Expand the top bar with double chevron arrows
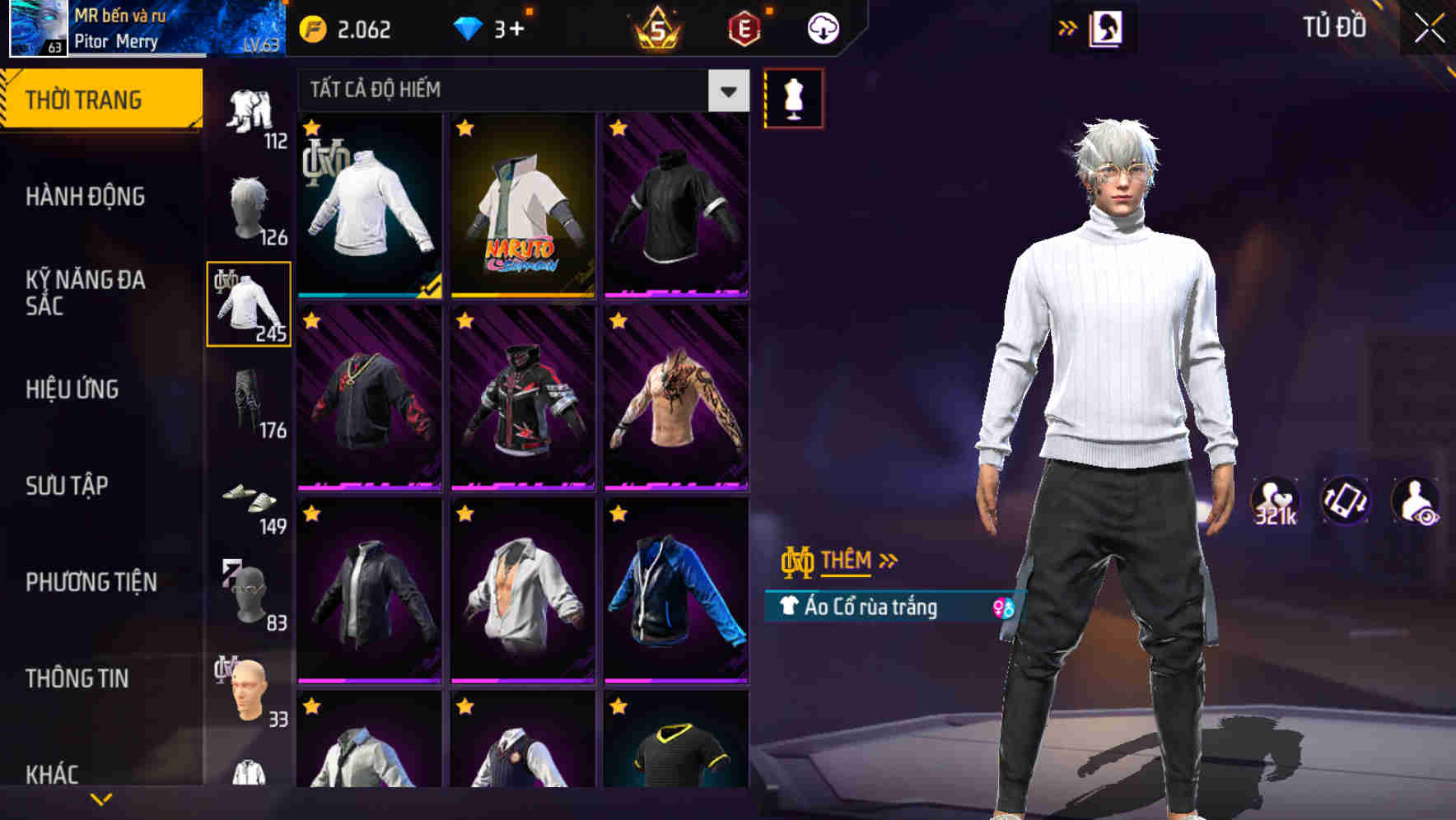The image size is (1456, 820). pos(1068,26)
